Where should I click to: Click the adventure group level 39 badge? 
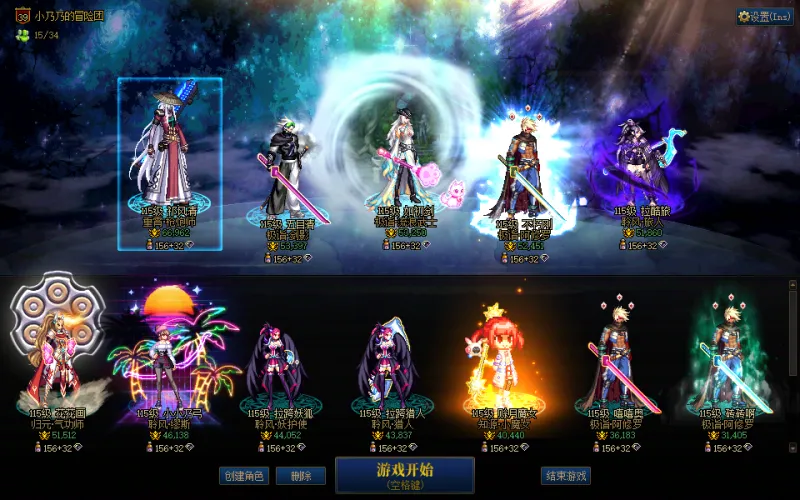(x=21, y=16)
